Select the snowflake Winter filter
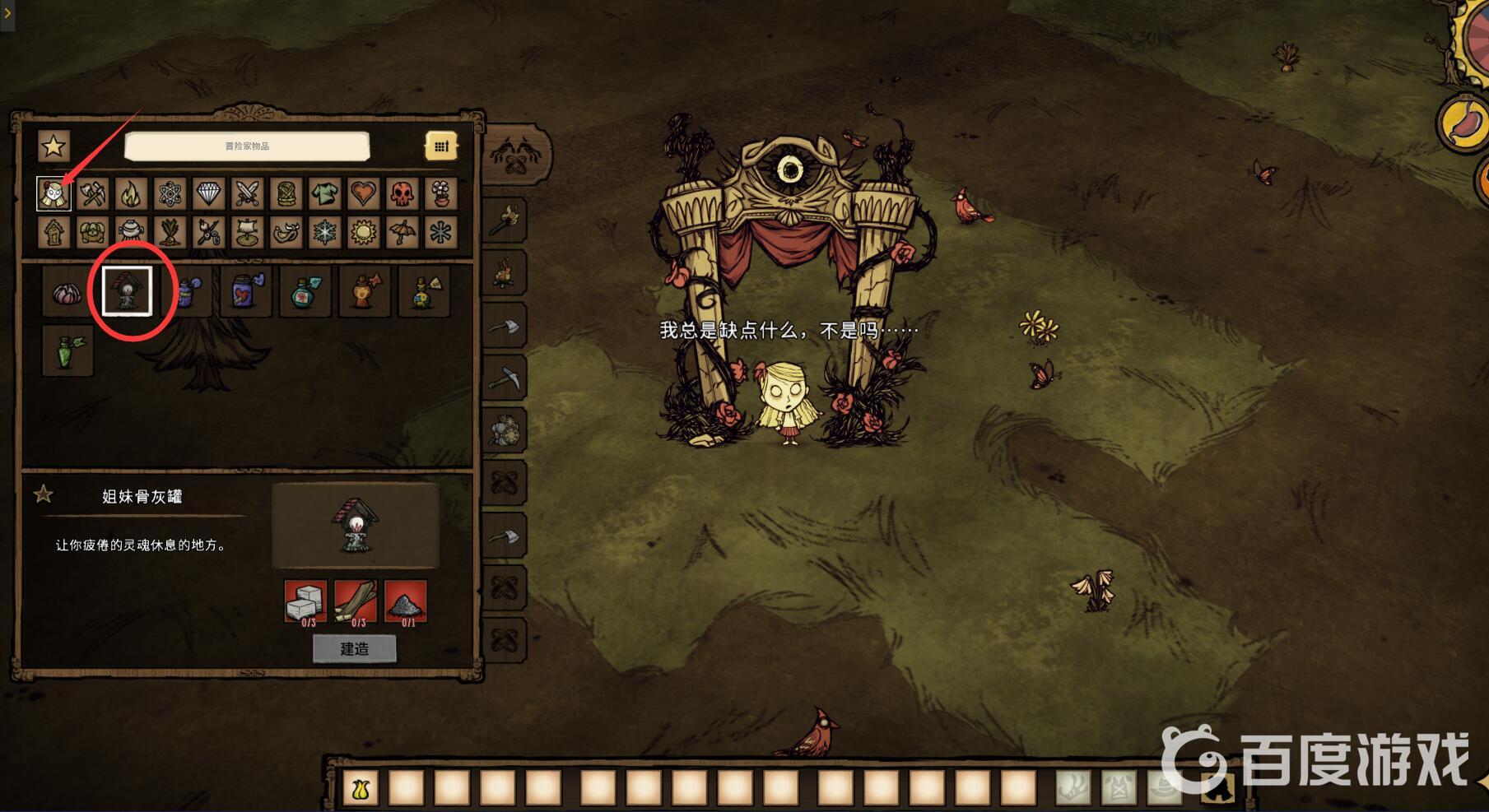The height and width of the screenshot is (812, 1489). 324,233
